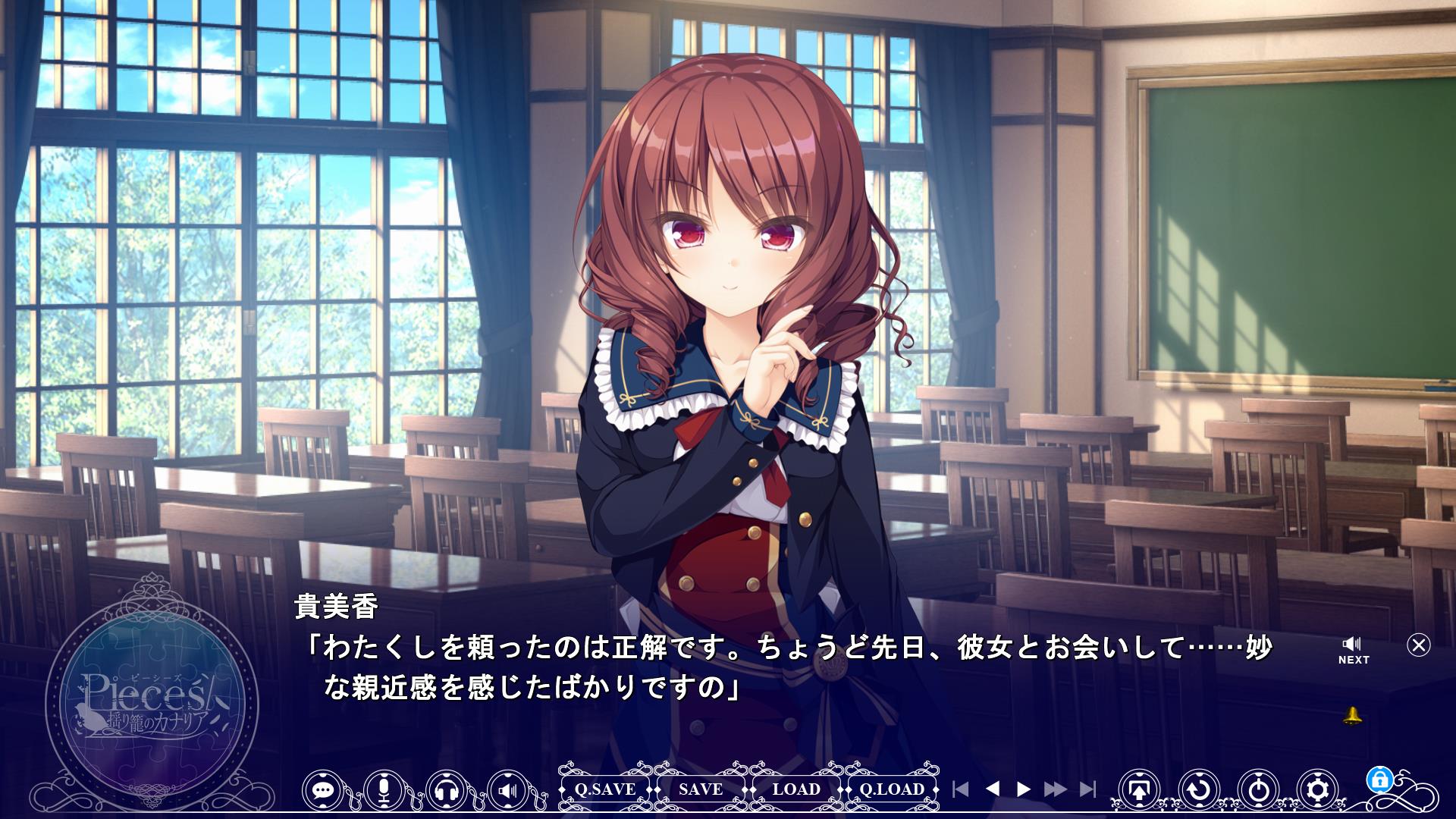Viewport: 1456px width, 819px height.
Task: Skip ahead to the next scene marker
Action: click(1087, 789)
